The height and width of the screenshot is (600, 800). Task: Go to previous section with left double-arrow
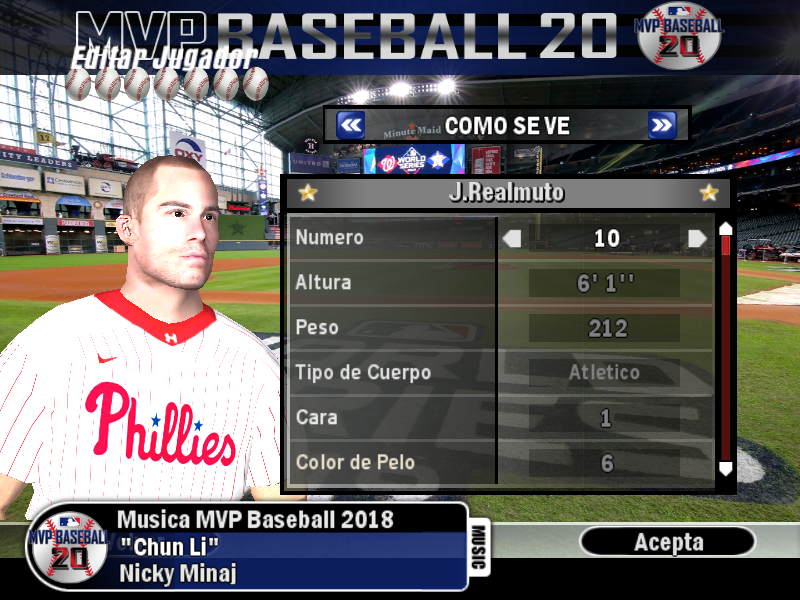(x=350, y=125)
